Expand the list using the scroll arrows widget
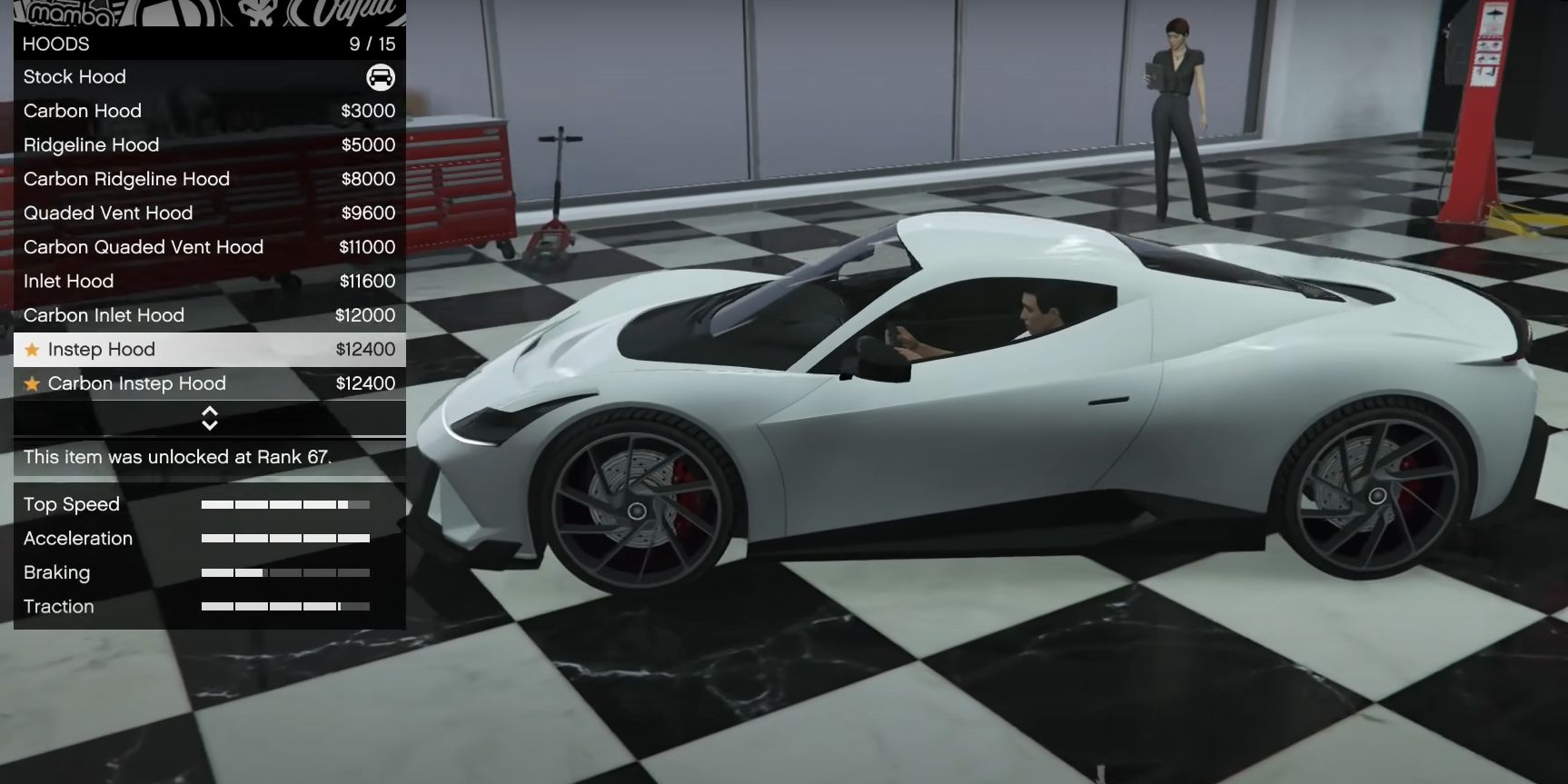This screenshot has height=784, width=1568. click(x=209, y=418)
